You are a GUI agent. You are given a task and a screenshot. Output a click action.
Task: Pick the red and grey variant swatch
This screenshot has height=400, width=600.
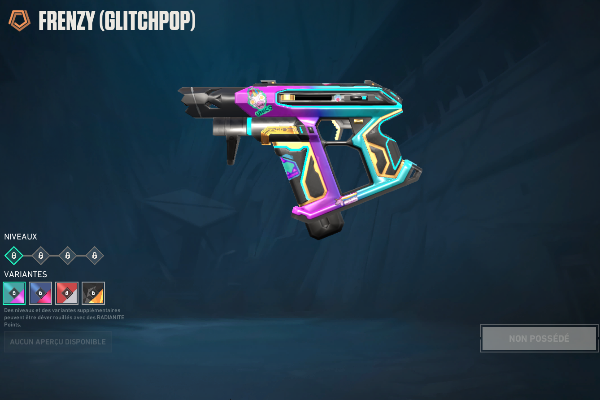[x=67, y=293]
